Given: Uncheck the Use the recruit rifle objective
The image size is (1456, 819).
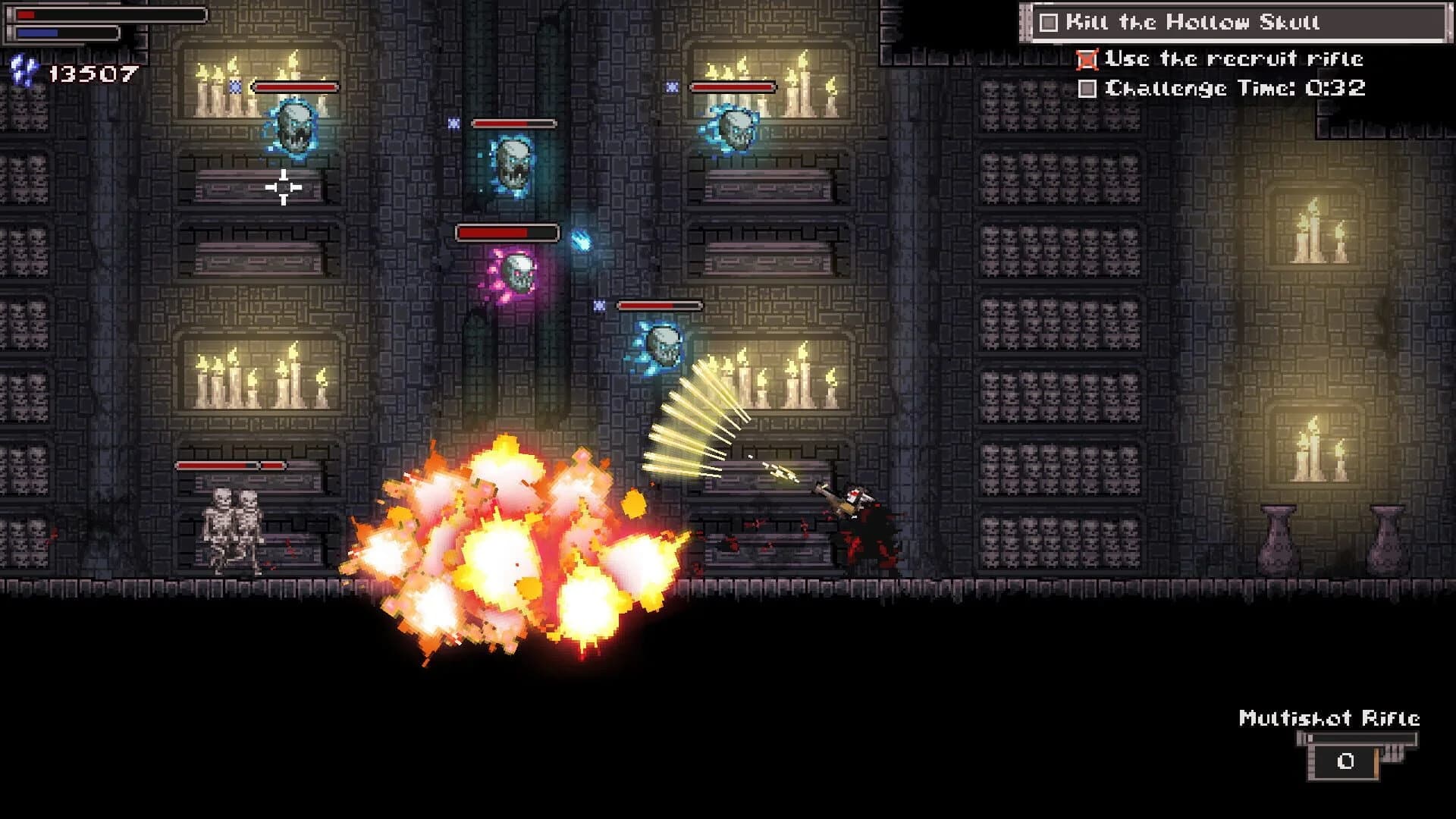Looking at the screenshot, I should click(1087, 58).
